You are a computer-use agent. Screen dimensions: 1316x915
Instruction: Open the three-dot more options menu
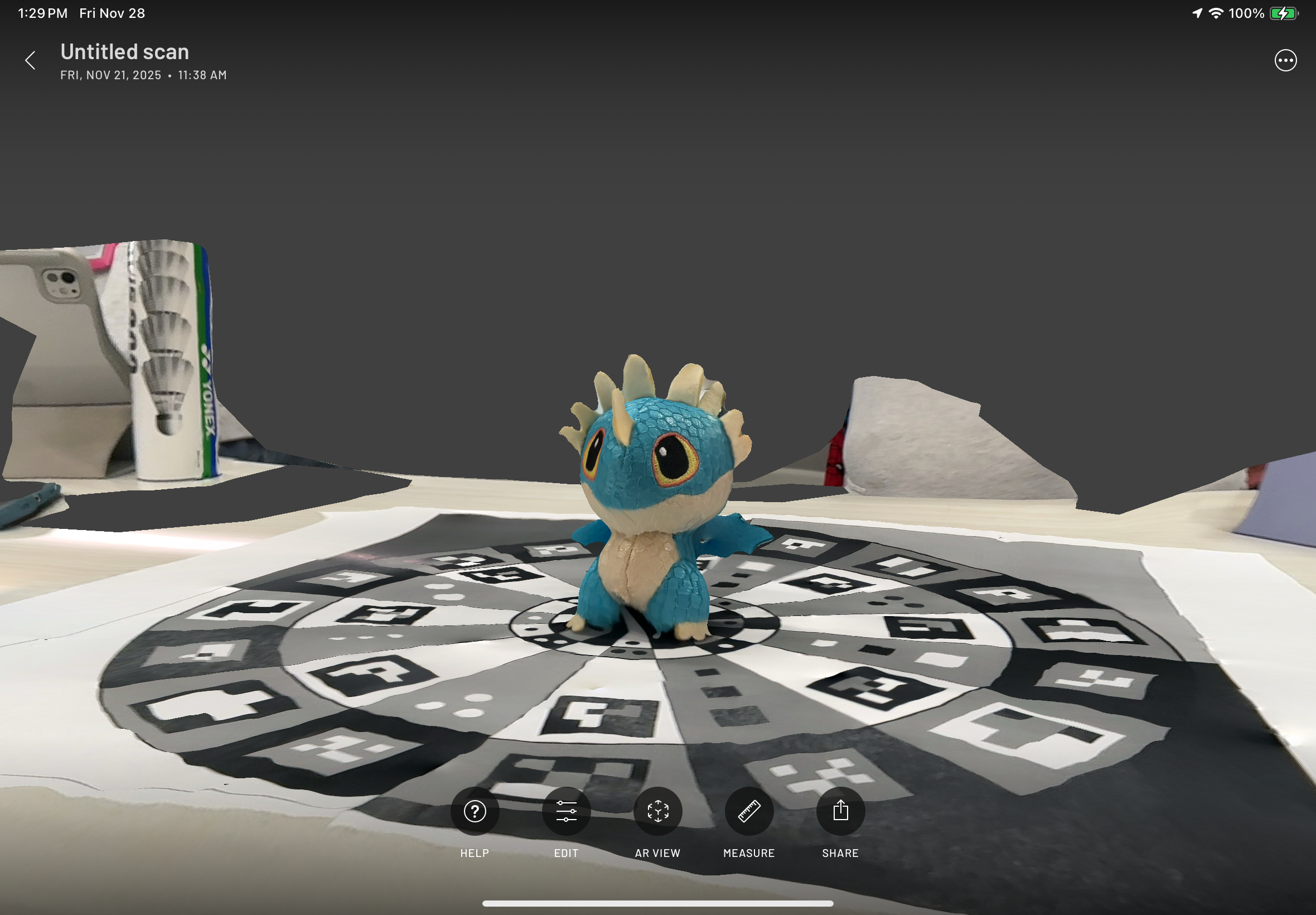point(1285,60)
